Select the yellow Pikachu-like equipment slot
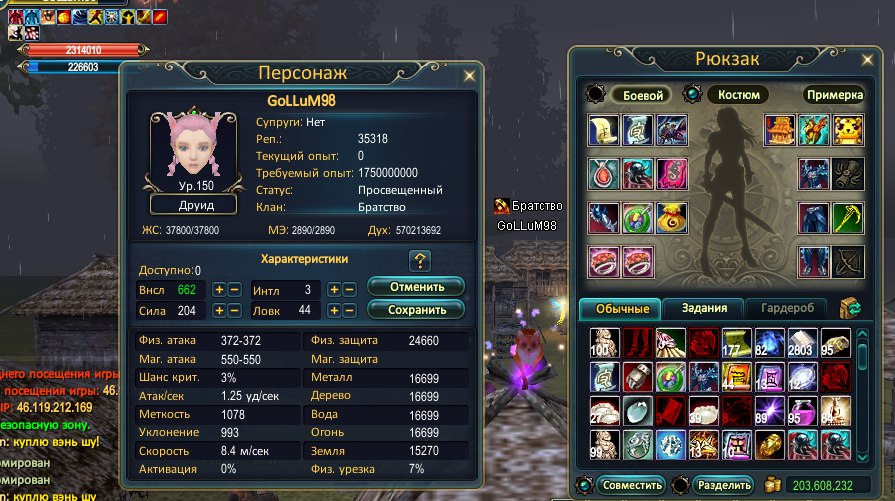This screenshot has height=501, width=895. click(x=848, y=130)
